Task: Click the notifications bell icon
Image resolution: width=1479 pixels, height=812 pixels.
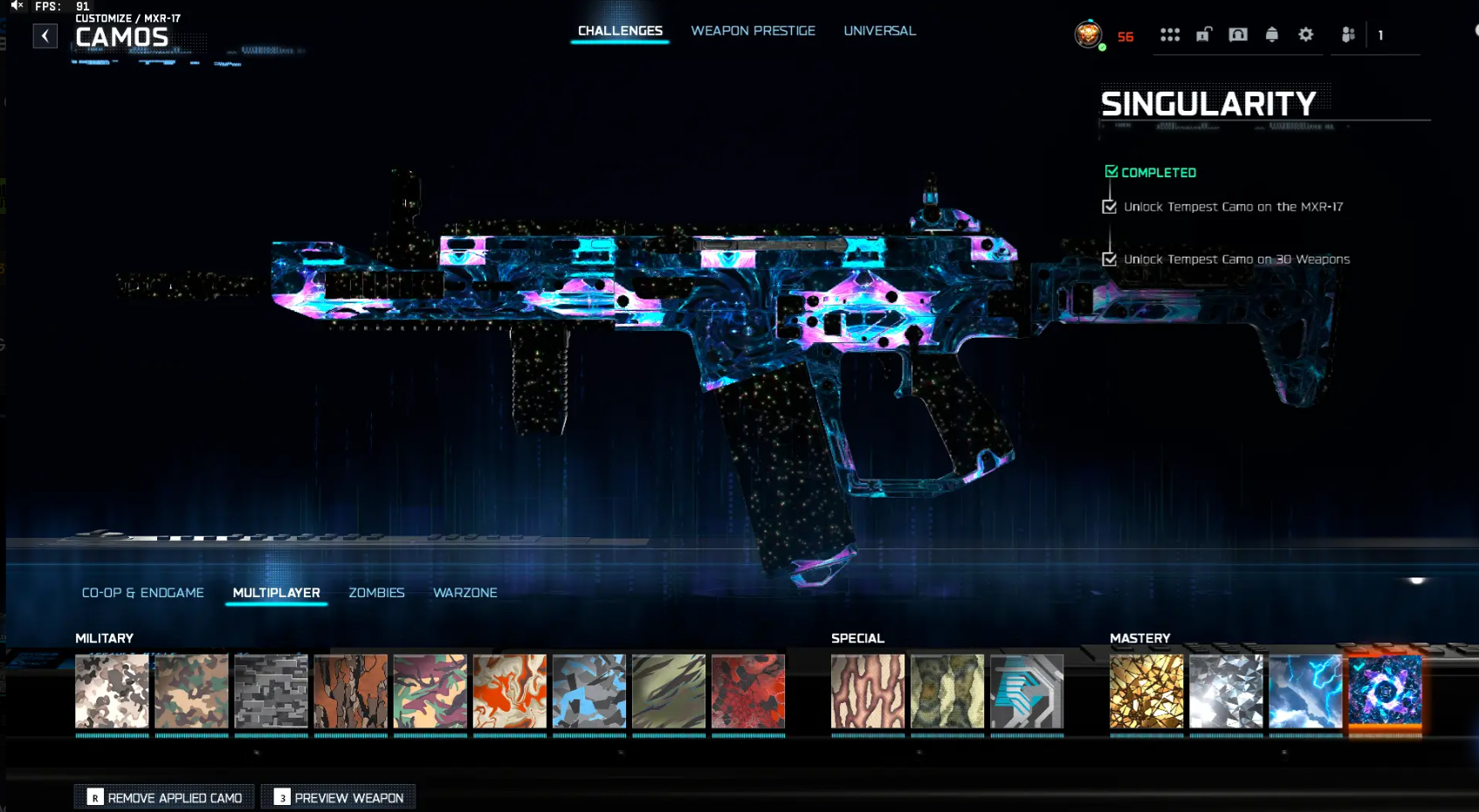Action: click(1272, 35)
